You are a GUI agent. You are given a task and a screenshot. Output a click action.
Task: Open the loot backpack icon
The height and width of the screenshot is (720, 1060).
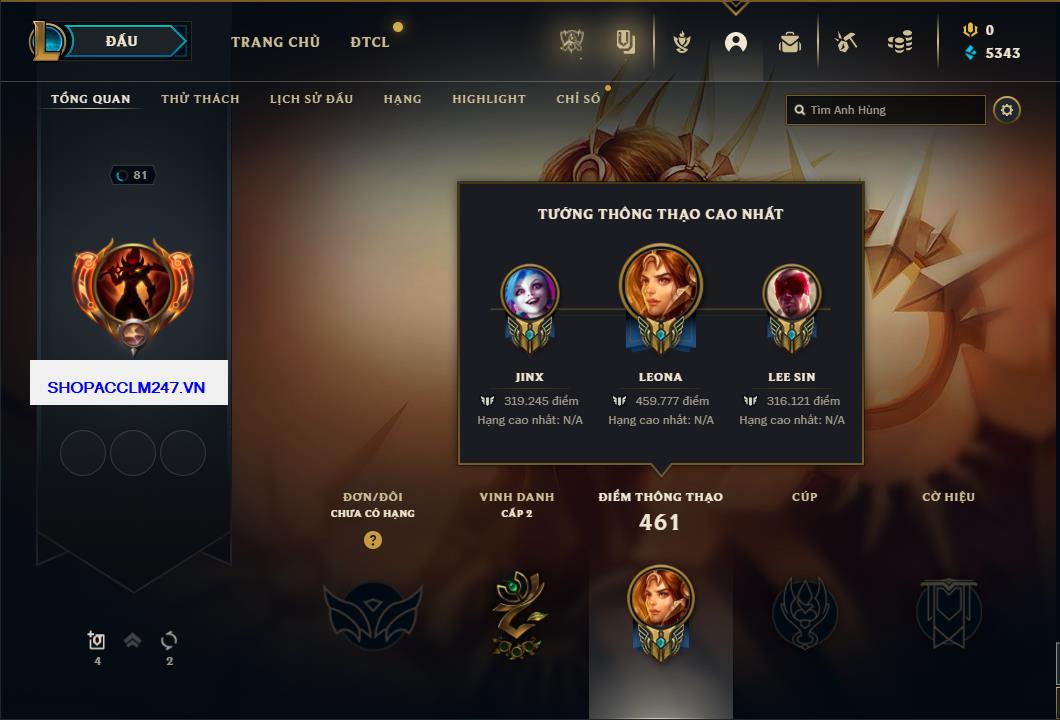[x=790, y=42]
